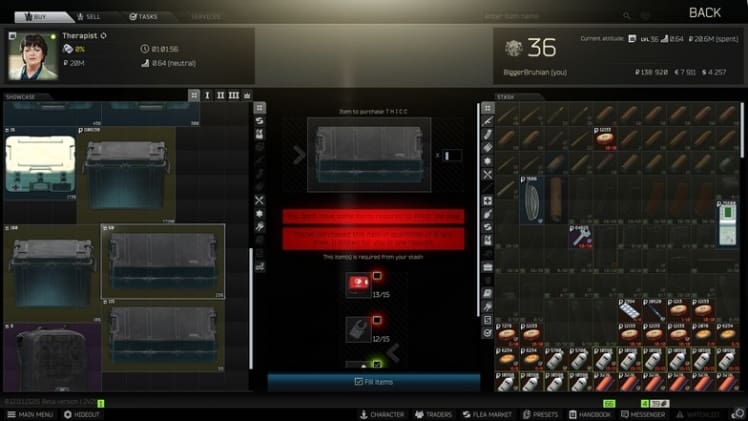748x421 pixels.
Task: Click the Therapist trader portrait
Action: [33, 56]
